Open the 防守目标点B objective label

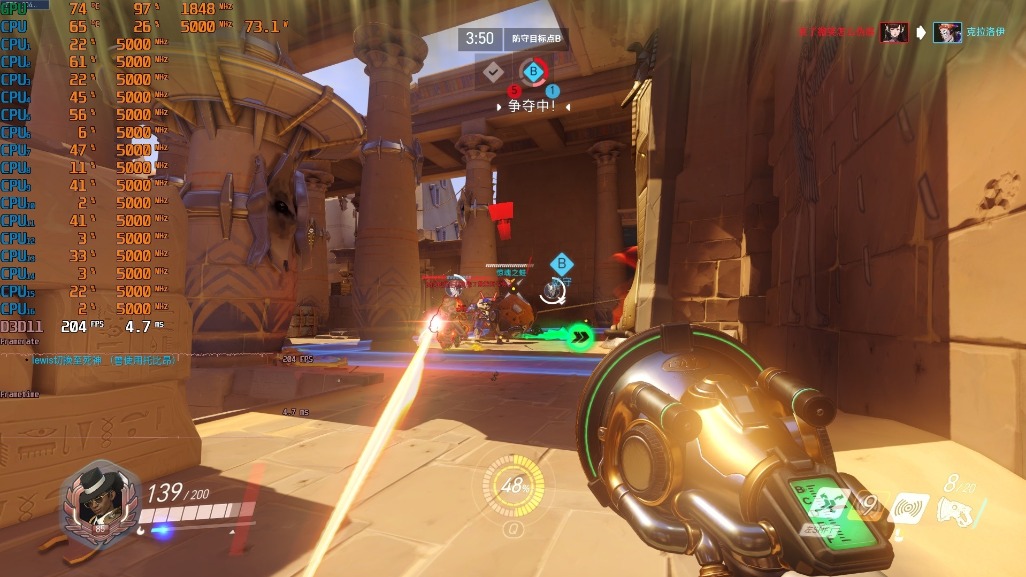(x=536, y=38)
